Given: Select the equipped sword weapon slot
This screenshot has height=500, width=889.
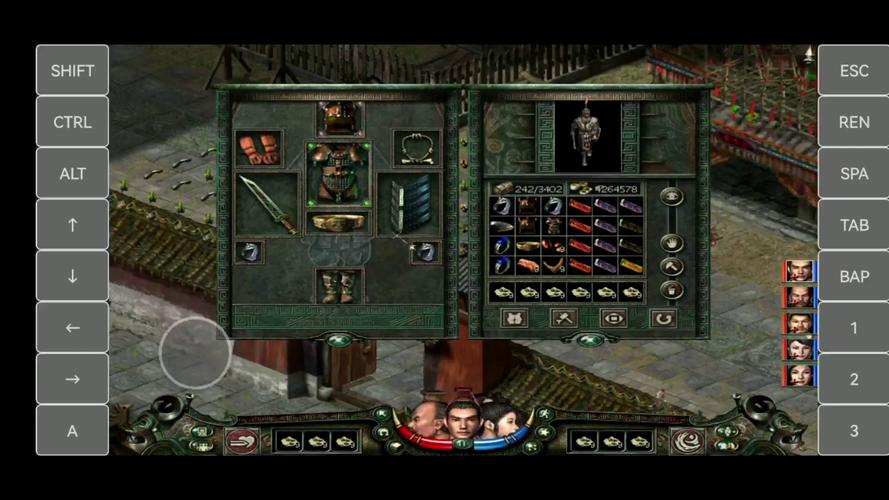Looking at the screenshot, I should [268, 203].
